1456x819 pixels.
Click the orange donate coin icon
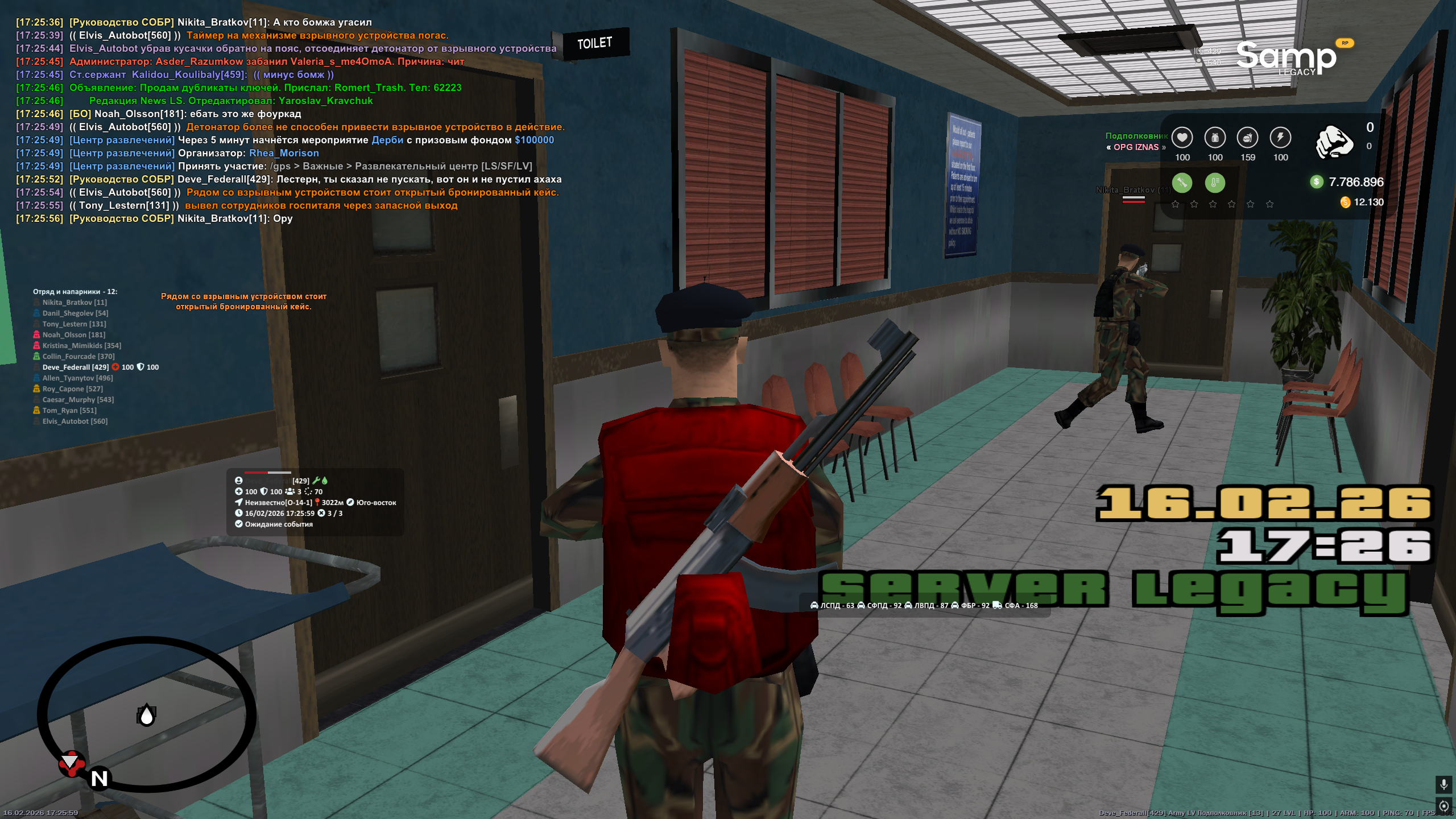pyautogui.click(x=1345, y=202)
